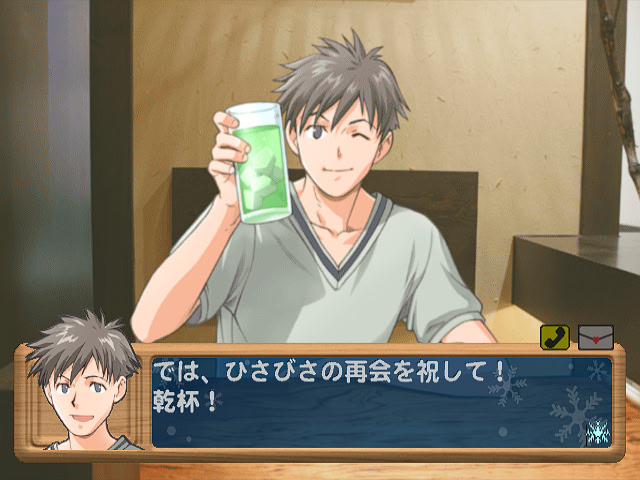The width and height of the screenshot is (640, 480).
Task: Advance the dialogue by clicking the text box
Action: point(380,402)
